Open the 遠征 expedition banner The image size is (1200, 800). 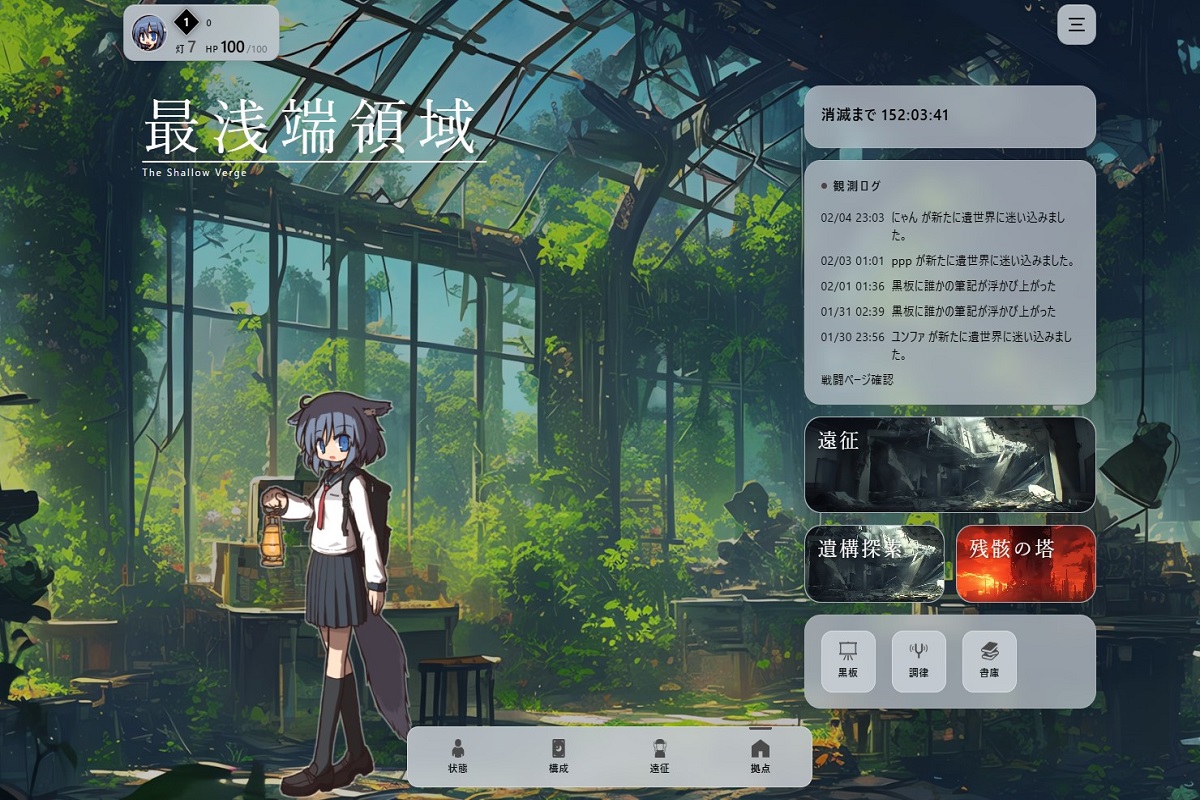949,464
